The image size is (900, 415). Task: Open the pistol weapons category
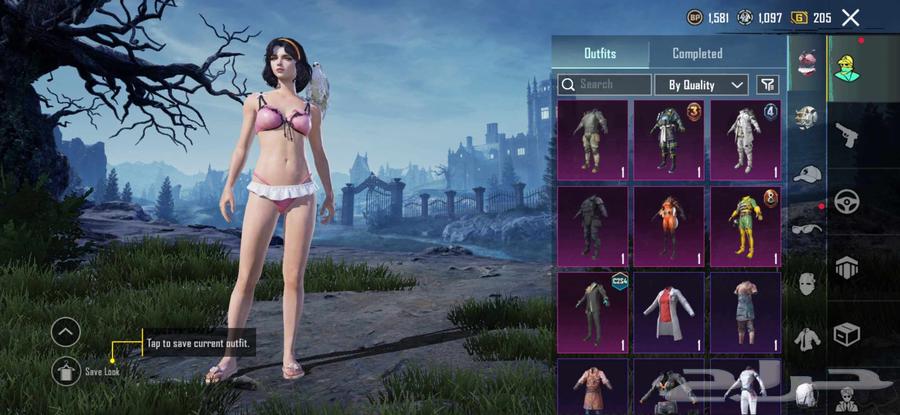click(847, 135)
